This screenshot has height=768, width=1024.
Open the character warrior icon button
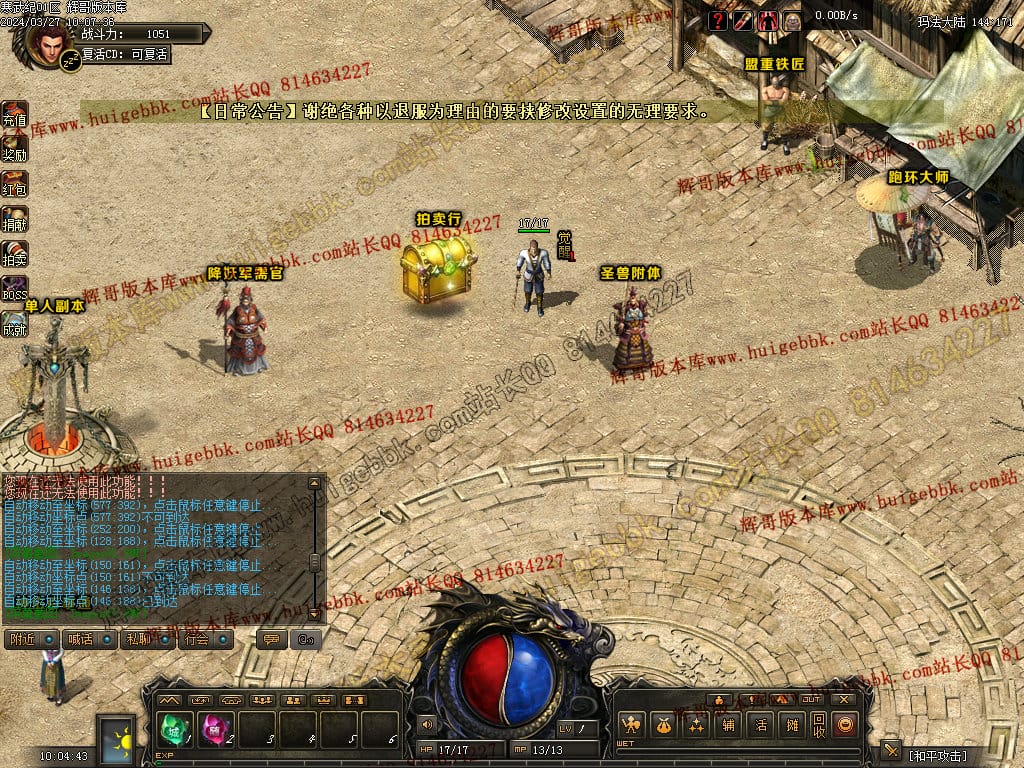[630, 726]
